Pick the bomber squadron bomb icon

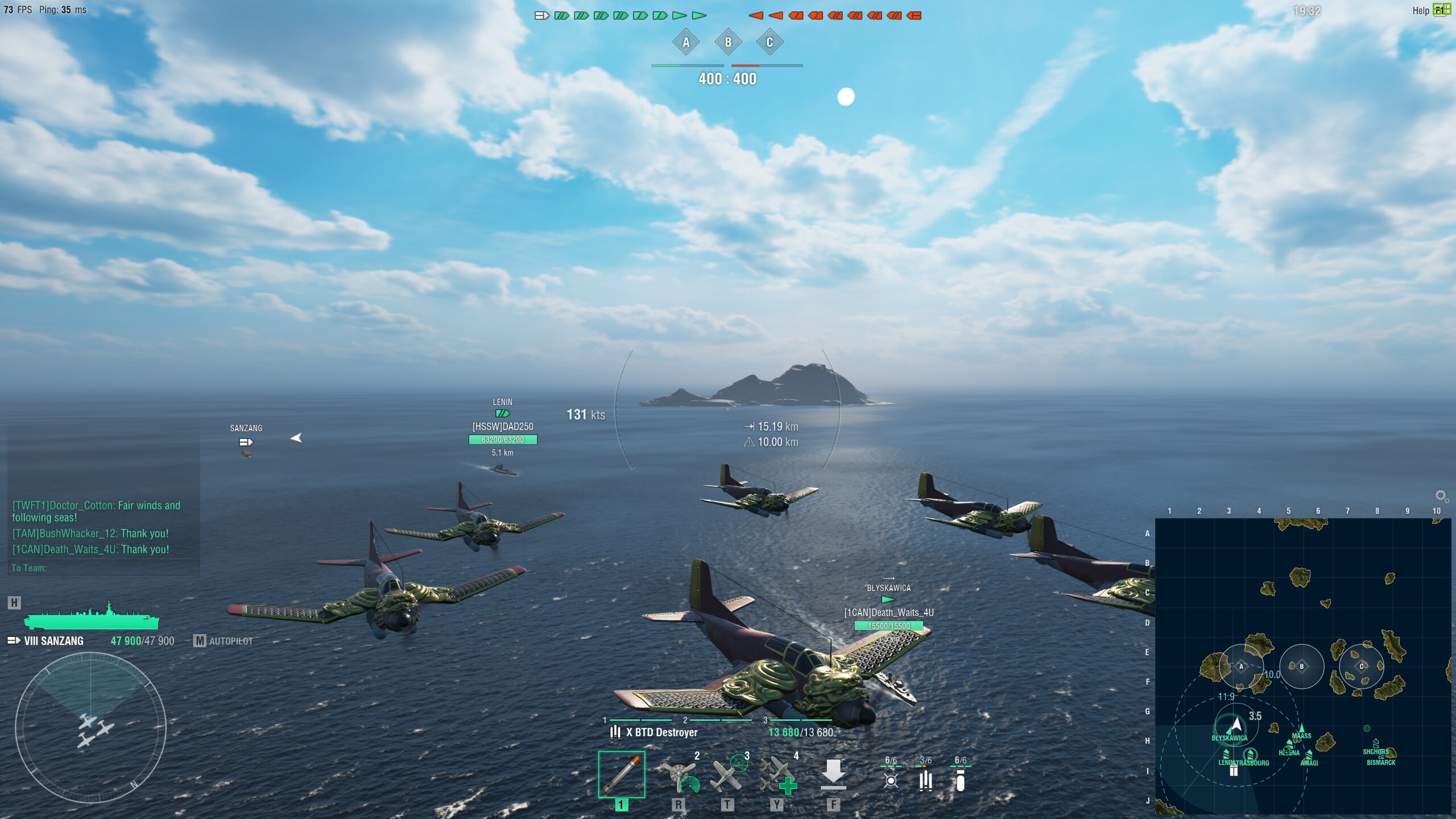pyautogui.click(x=960, y=780)
